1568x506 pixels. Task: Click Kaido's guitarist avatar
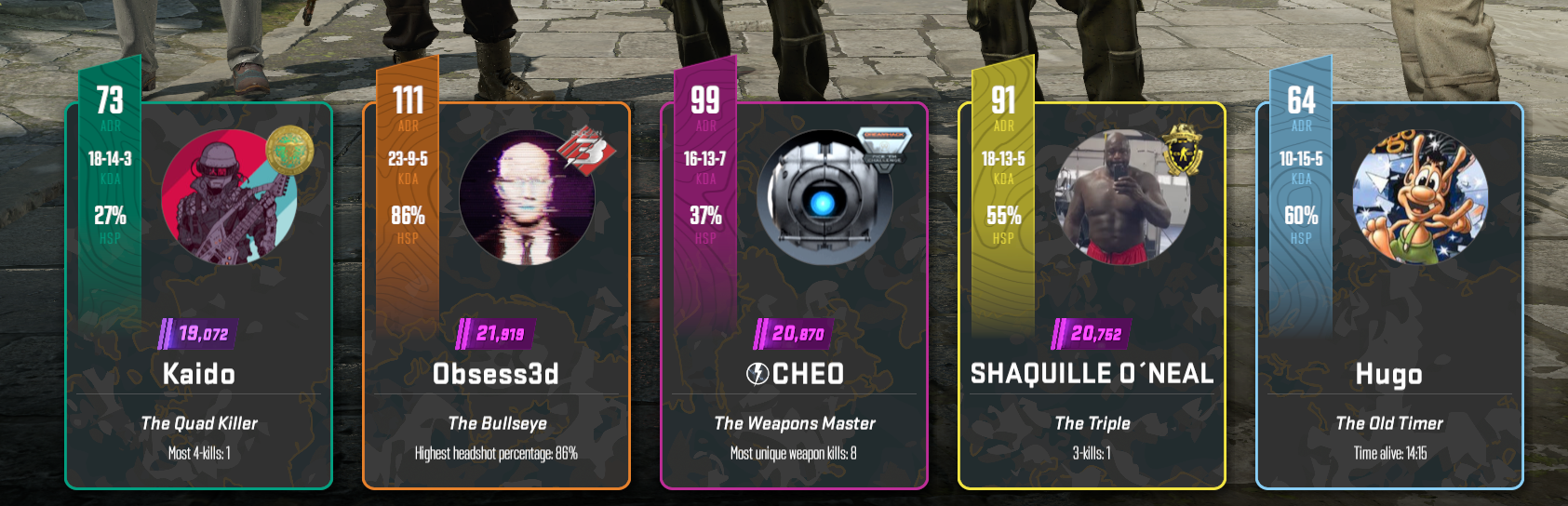pos(223,199)
